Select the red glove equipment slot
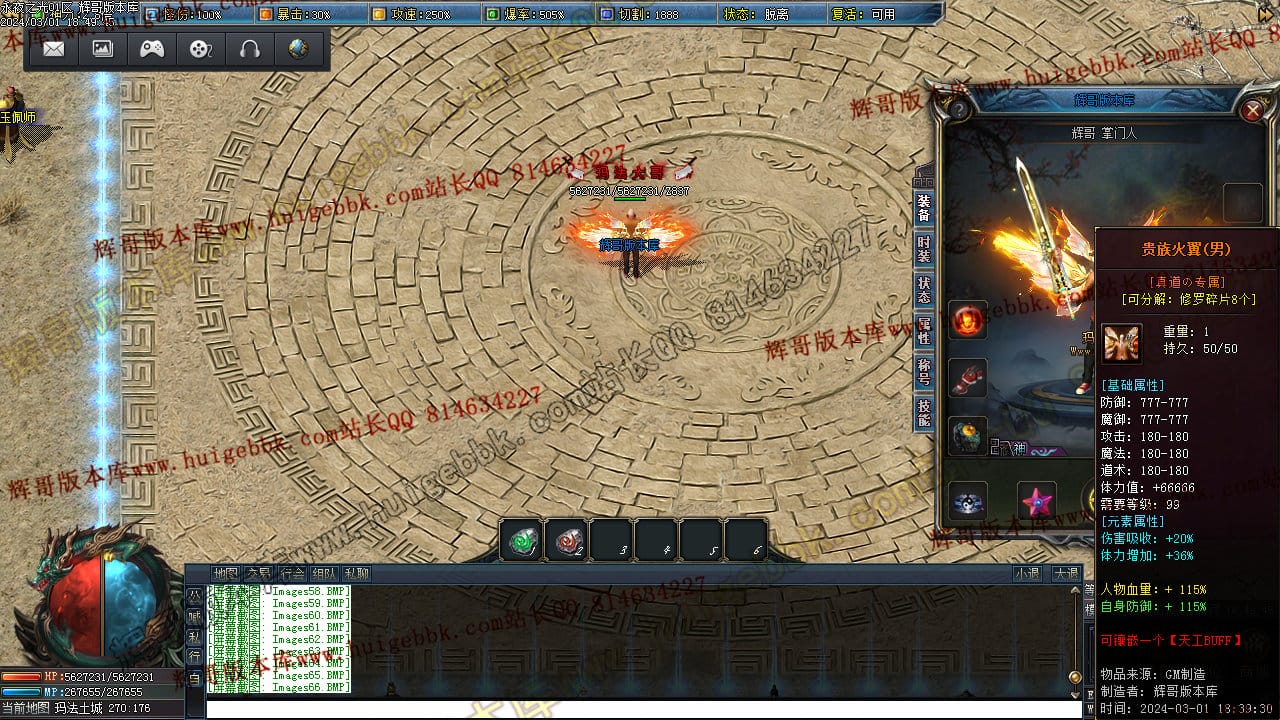Screen dimensions: 1280x720 point(968,378)
